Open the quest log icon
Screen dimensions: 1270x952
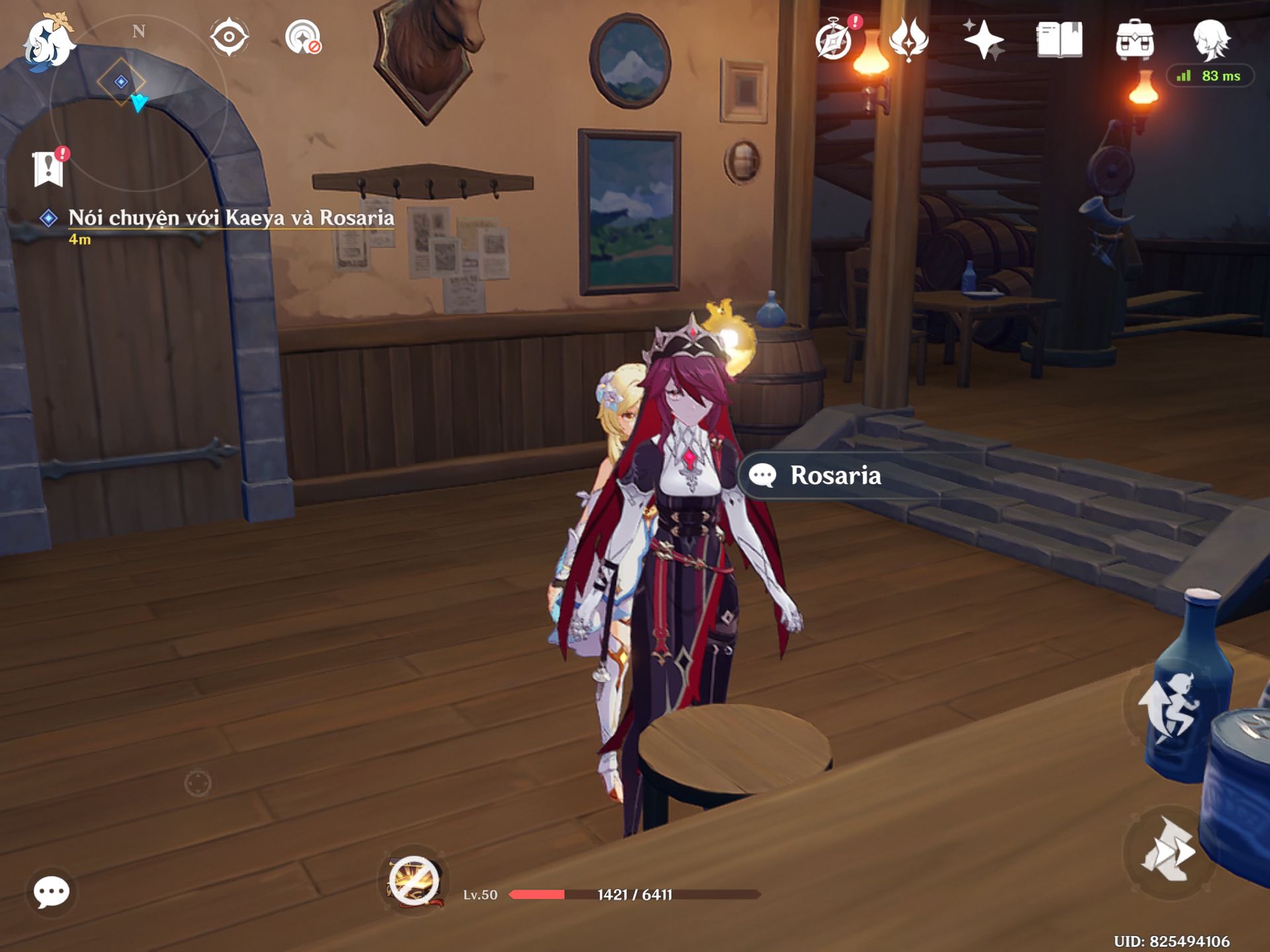coord(49,168)
